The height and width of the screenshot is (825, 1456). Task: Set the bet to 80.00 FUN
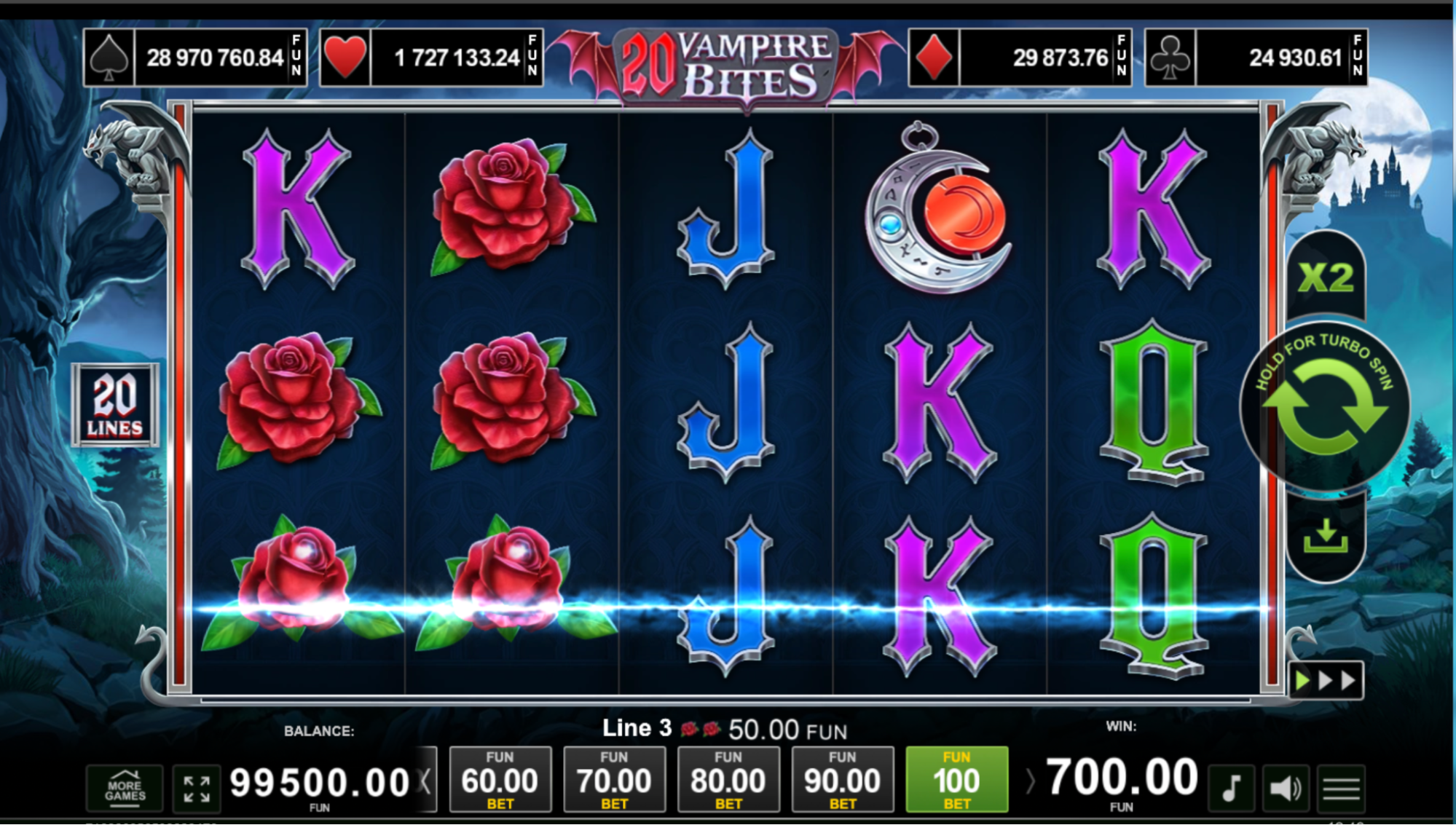[x=728, y=780]
